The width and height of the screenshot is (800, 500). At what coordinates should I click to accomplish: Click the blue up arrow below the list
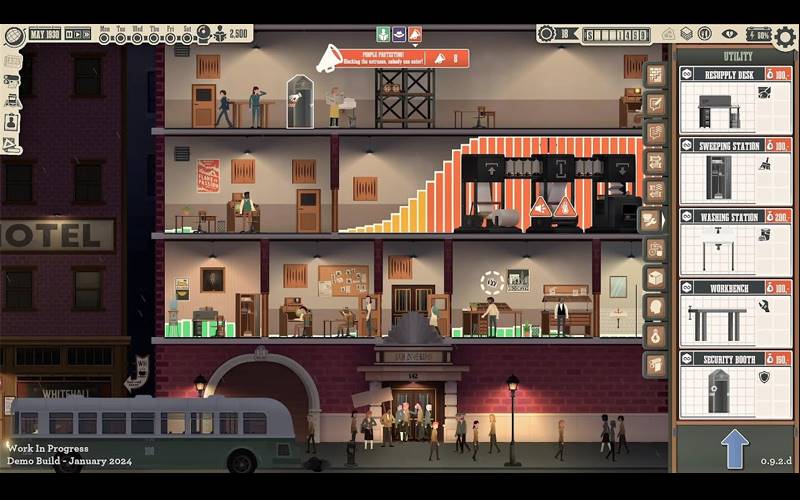coord(735,448)
